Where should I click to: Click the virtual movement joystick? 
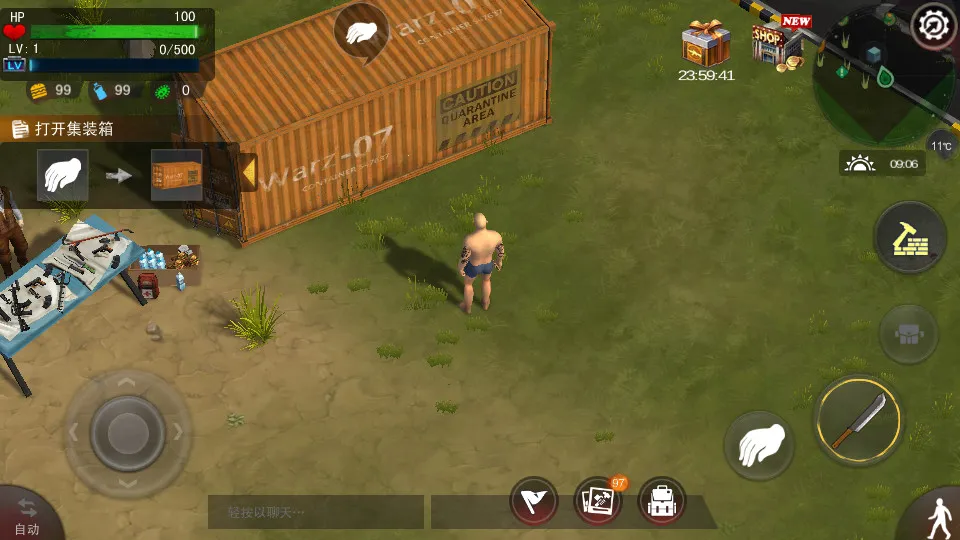click(127, 432)
